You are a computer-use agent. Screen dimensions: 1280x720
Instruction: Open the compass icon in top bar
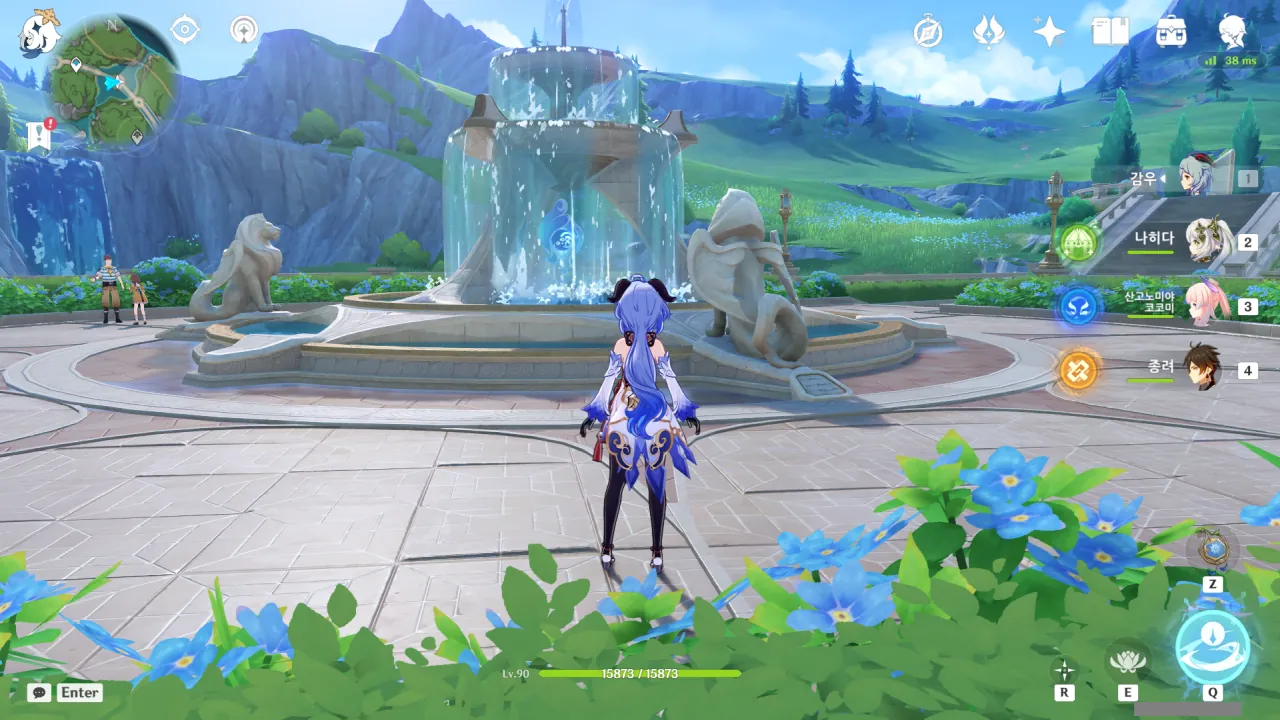pos(928,32)
